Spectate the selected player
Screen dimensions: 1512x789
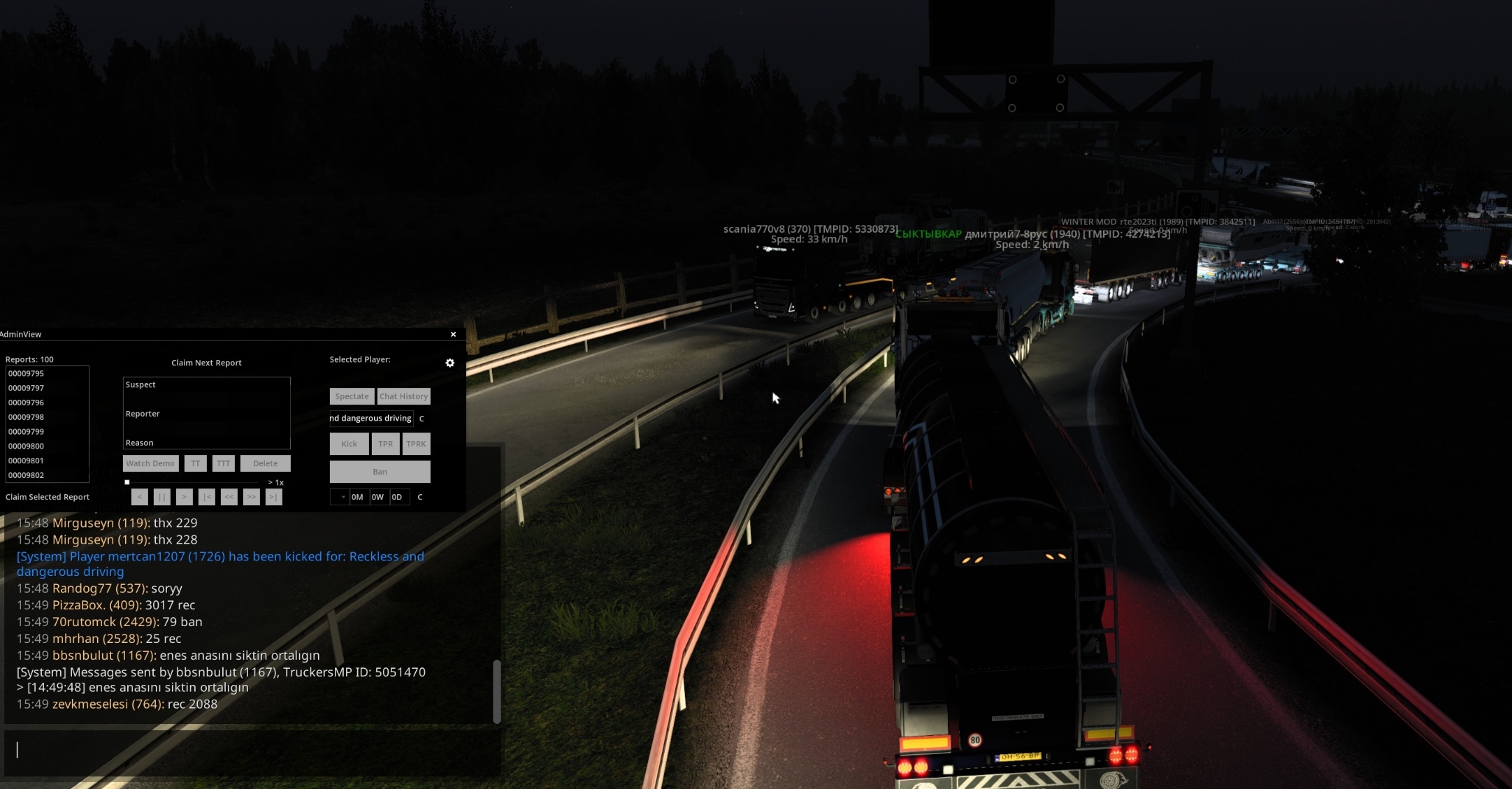click(x=352, y=396)
